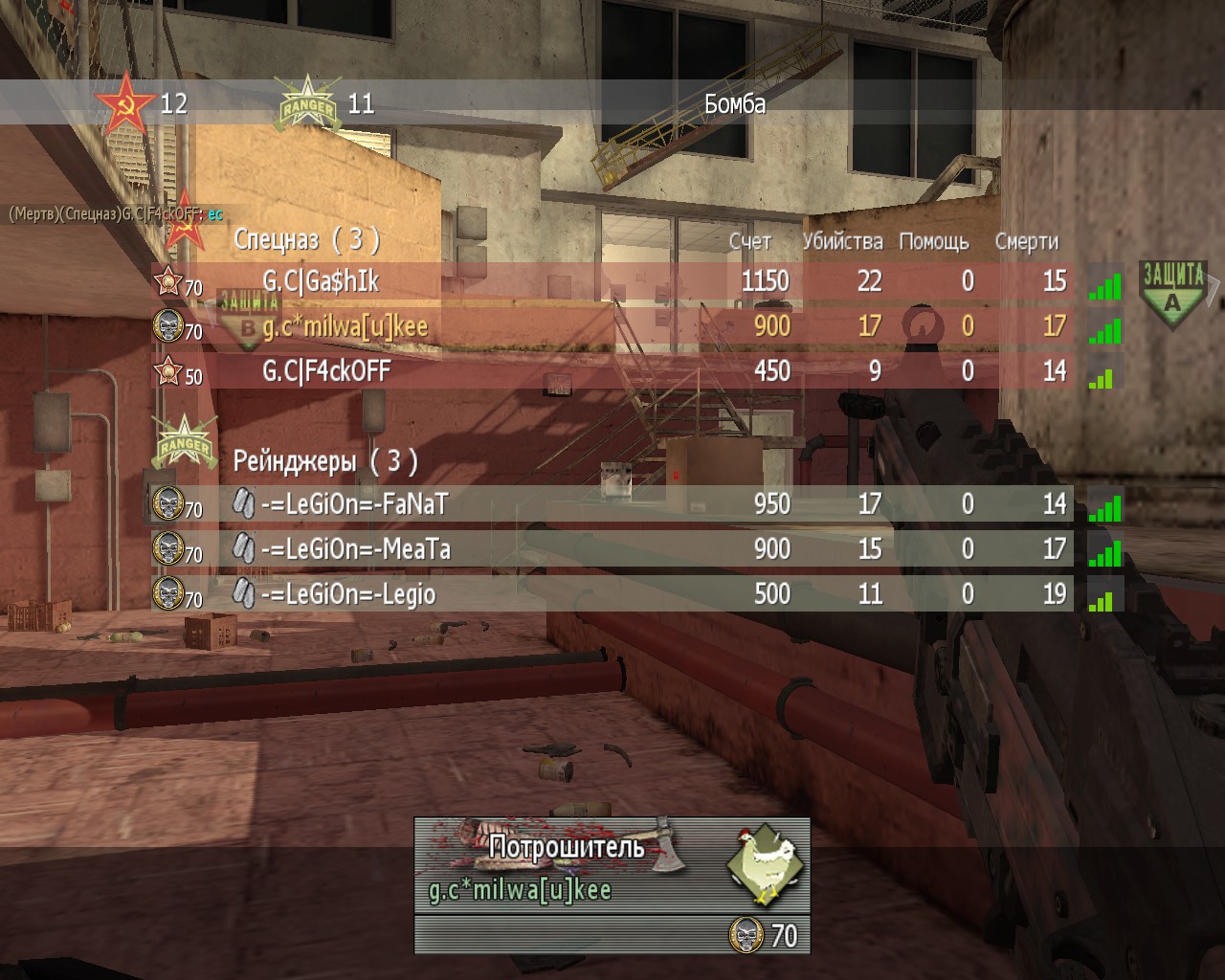Select the -=LeGiOn=-Legio player row

tap(612, 594)
